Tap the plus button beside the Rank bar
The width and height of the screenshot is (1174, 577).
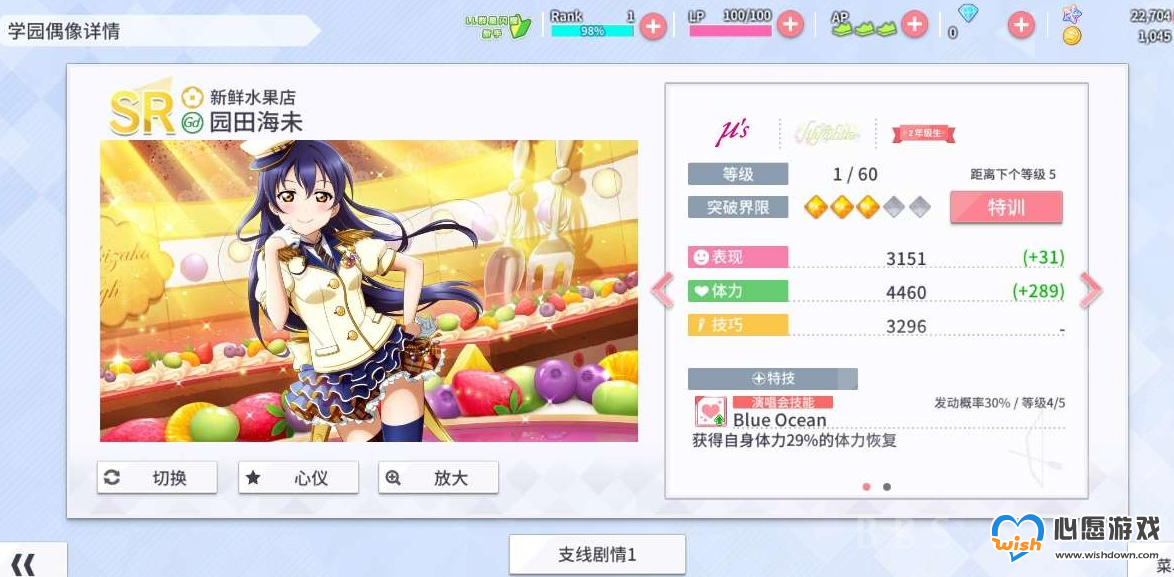click(x=653, y=26)
